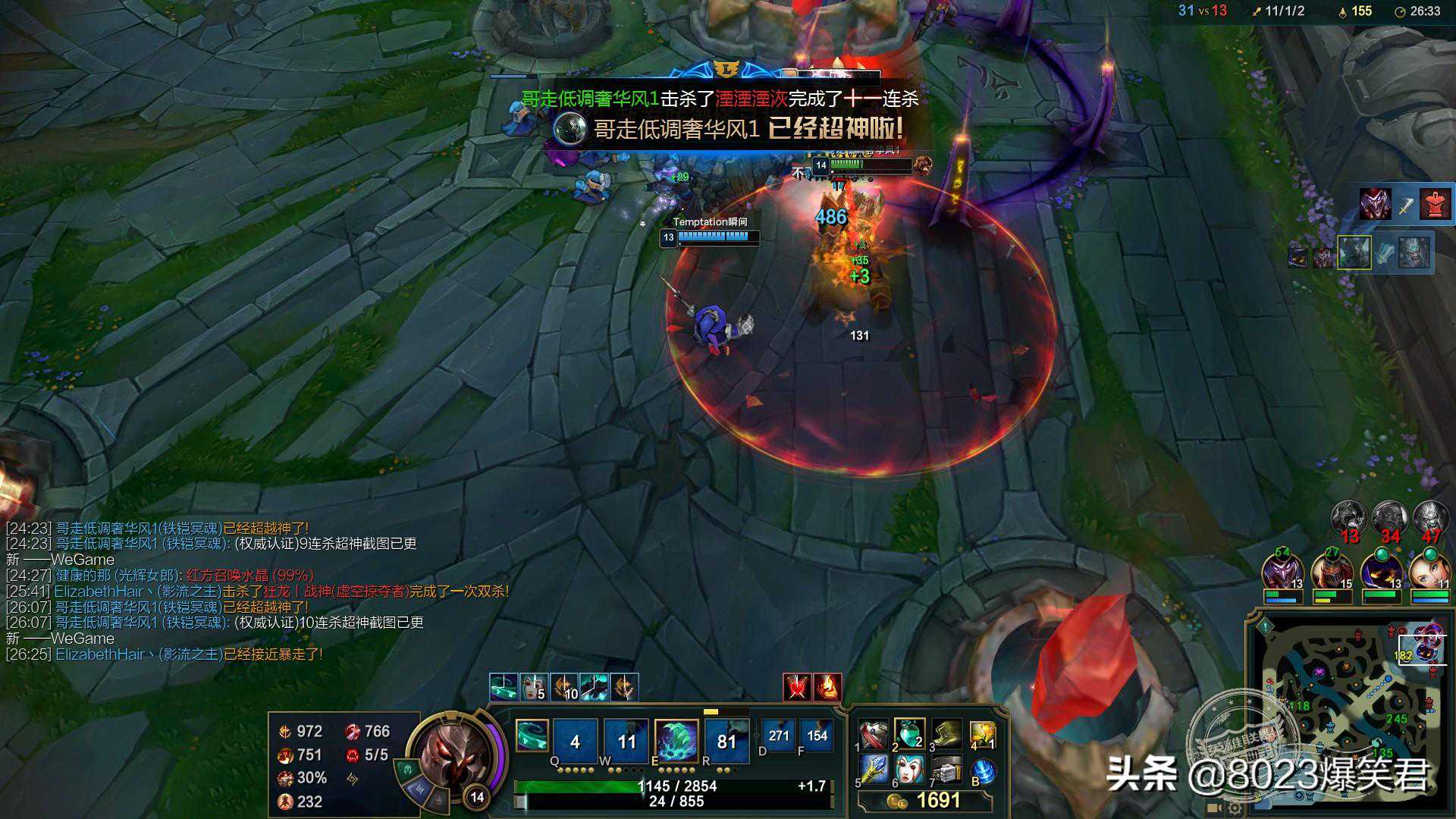Select the red armor item in slot 1
1456x819 pixels.
pyautogui.click(x=873, y=734)
